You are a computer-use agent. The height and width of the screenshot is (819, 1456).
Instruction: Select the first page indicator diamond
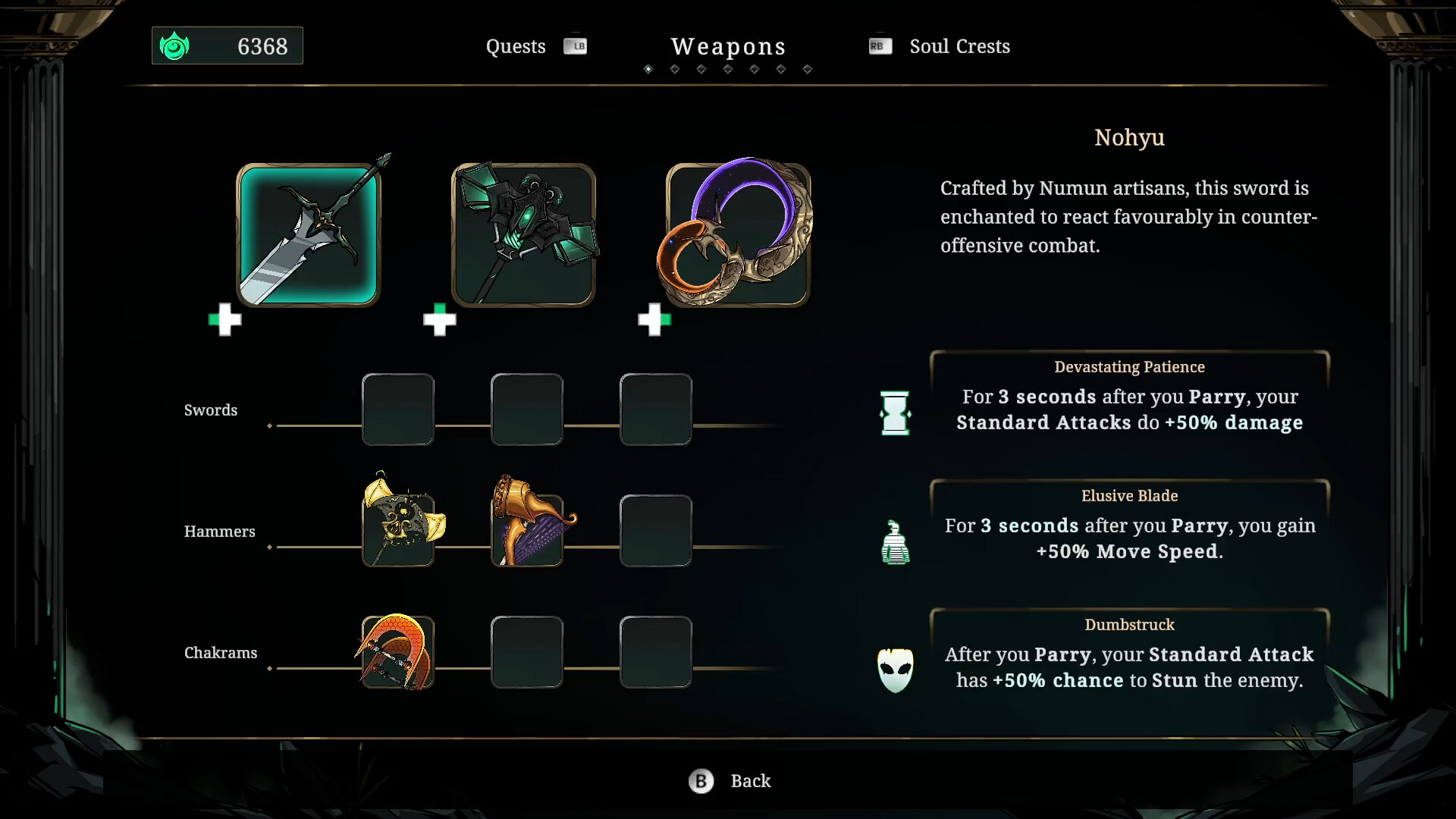[x=648, y=68]
